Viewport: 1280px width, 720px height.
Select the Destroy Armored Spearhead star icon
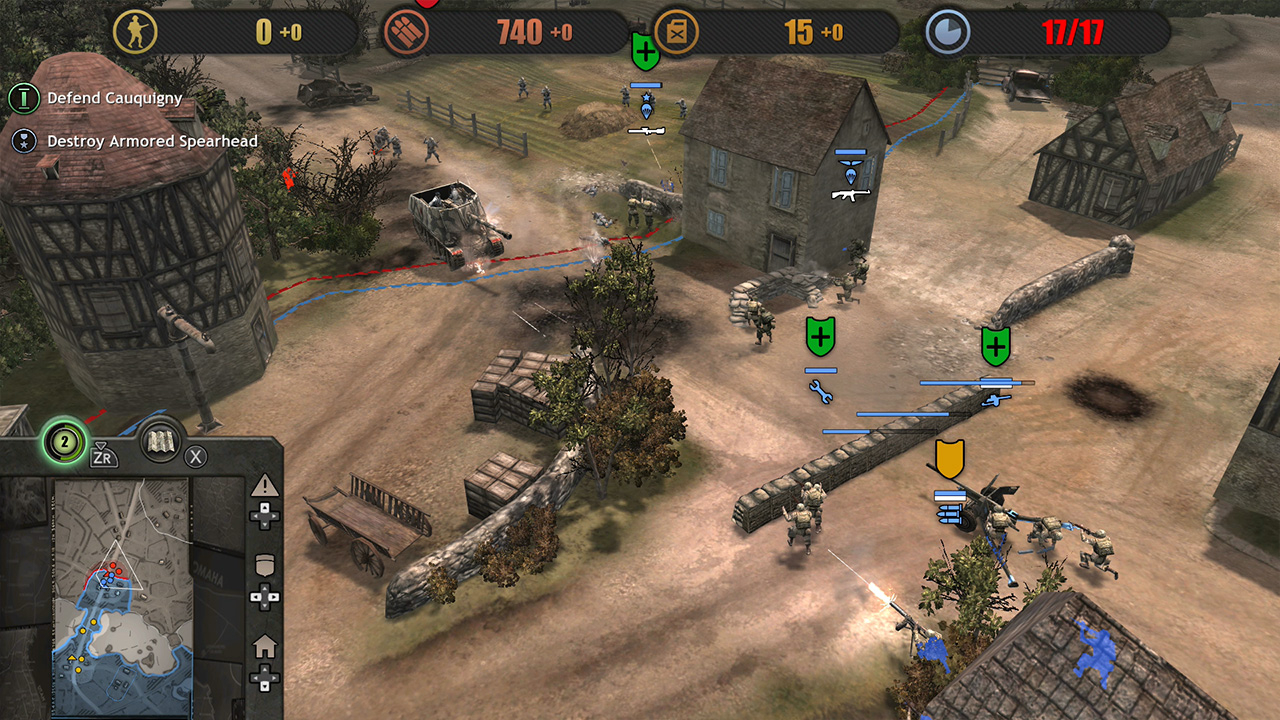click(21, 140)
